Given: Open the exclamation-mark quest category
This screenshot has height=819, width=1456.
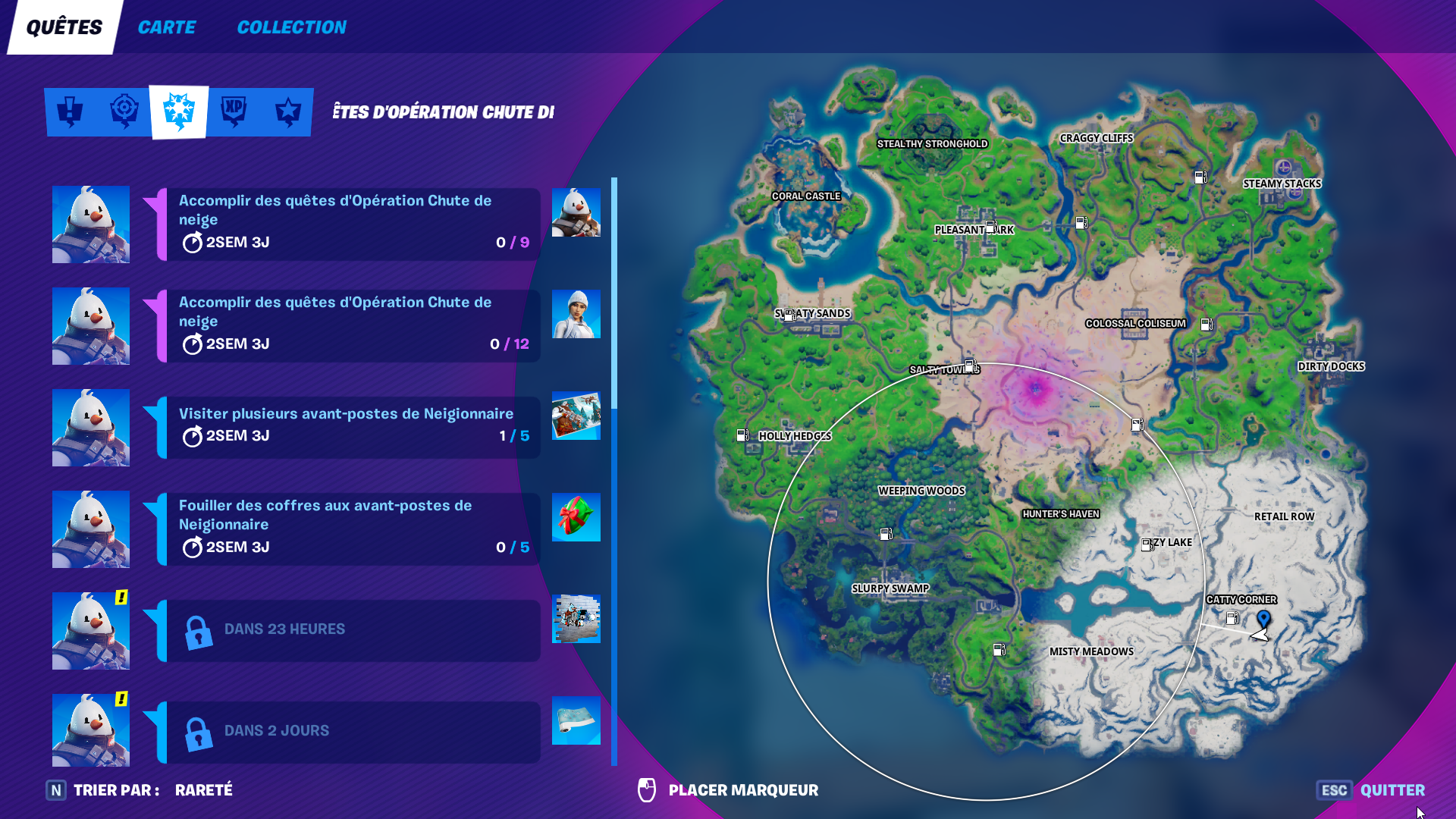Looking at the screenshot, I should click(69, 111).
